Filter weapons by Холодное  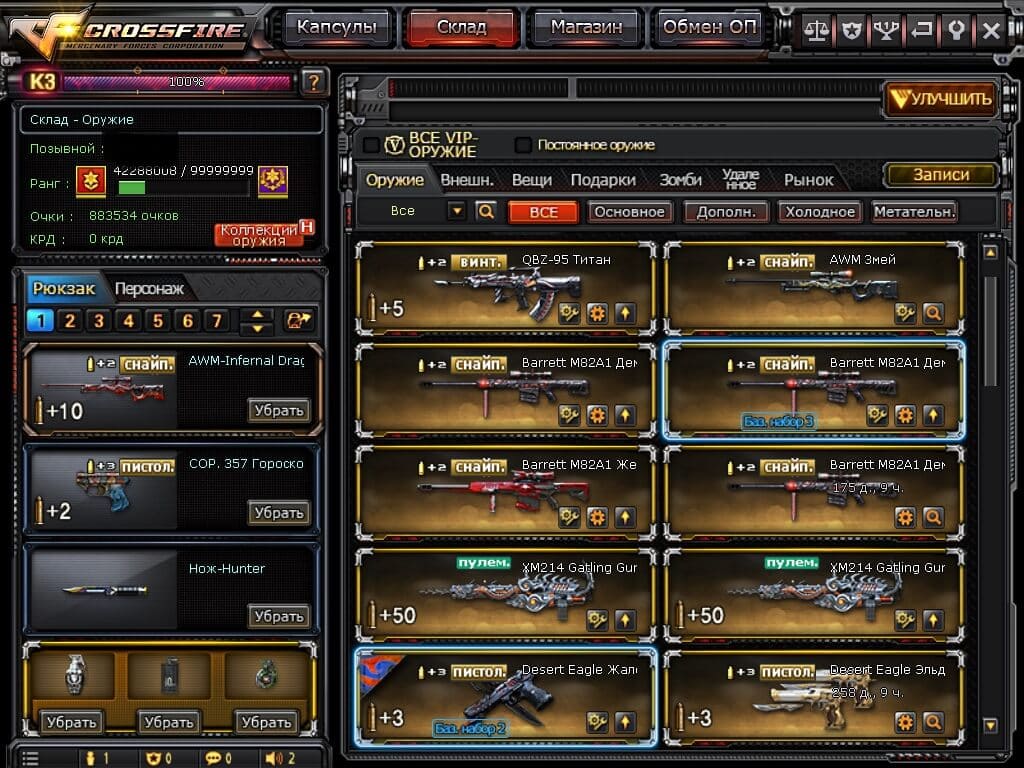[x=820, y=212]
